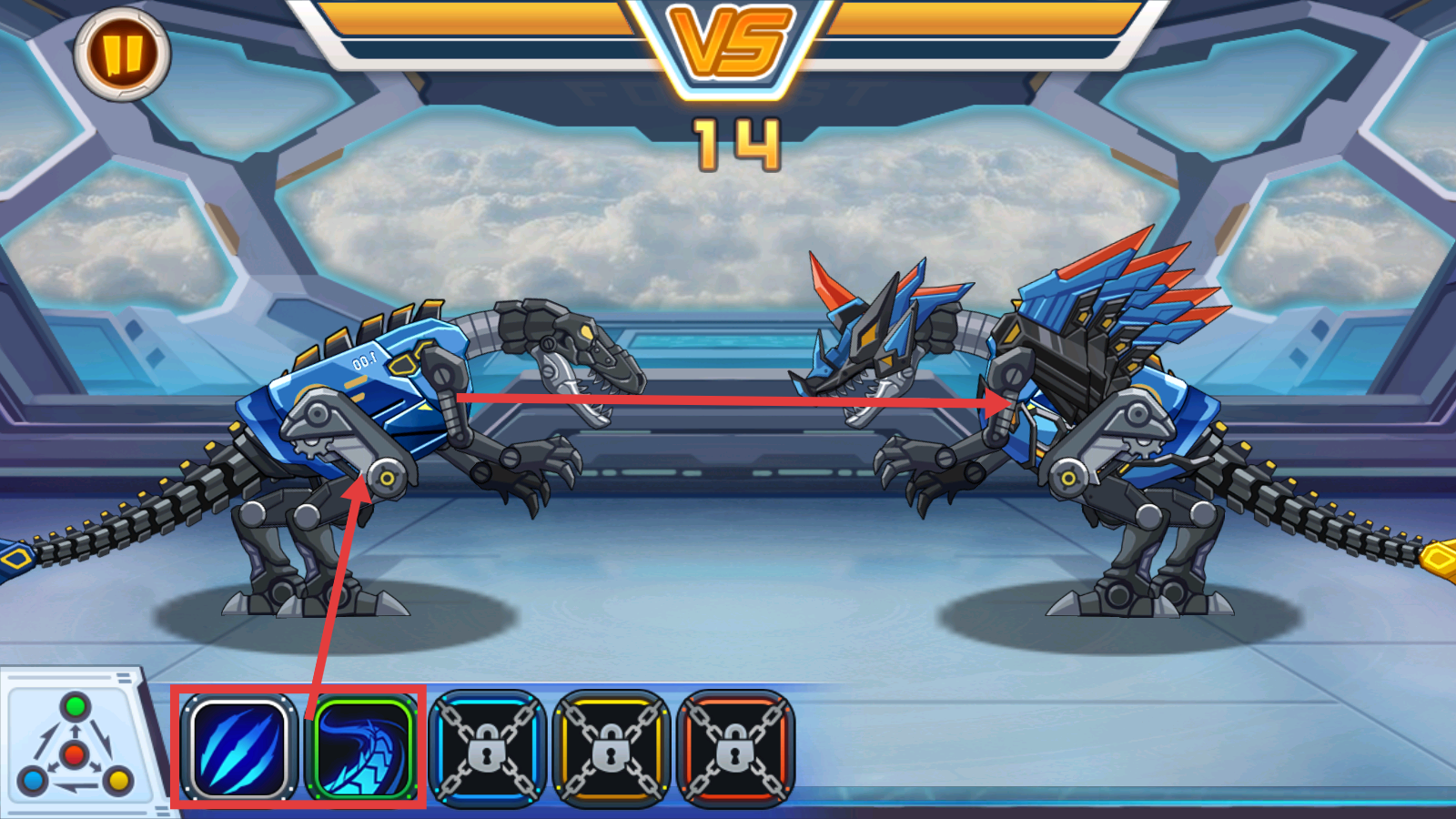Viewport: 1456px width, 819px height.
Task: Pause the battle with the orange button
Action: 122,56
